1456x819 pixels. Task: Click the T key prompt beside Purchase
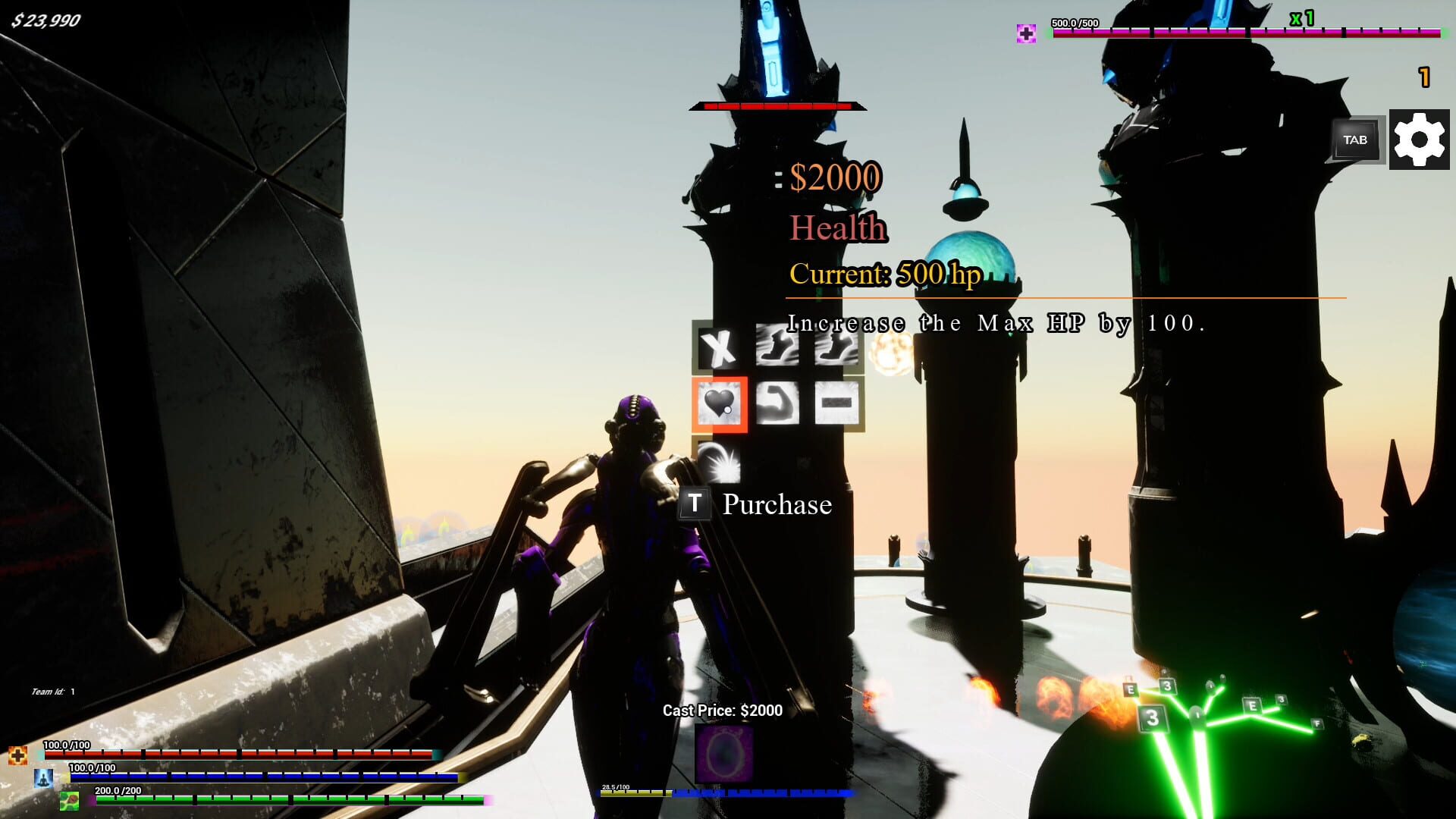click(695, 504)
